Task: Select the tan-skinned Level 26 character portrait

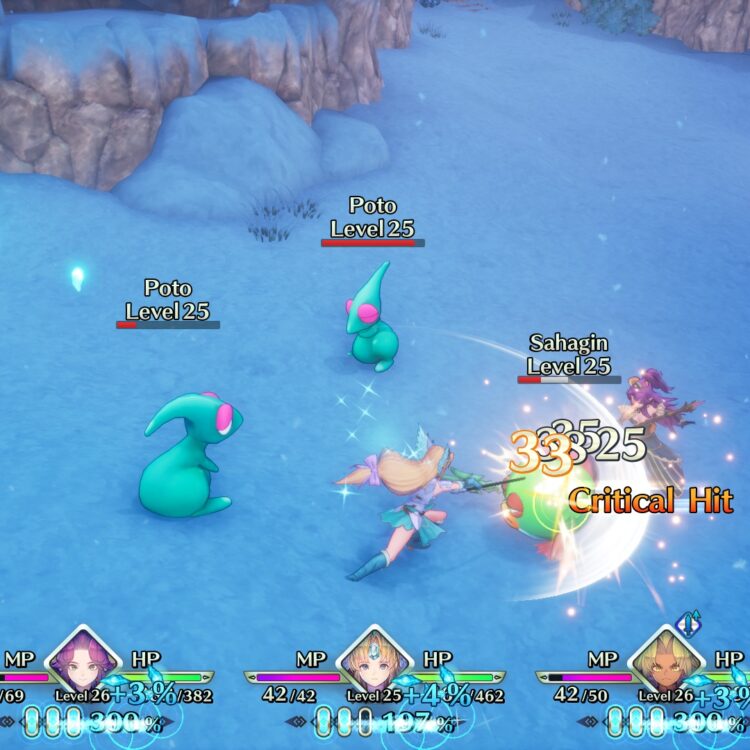Action: 667,662
